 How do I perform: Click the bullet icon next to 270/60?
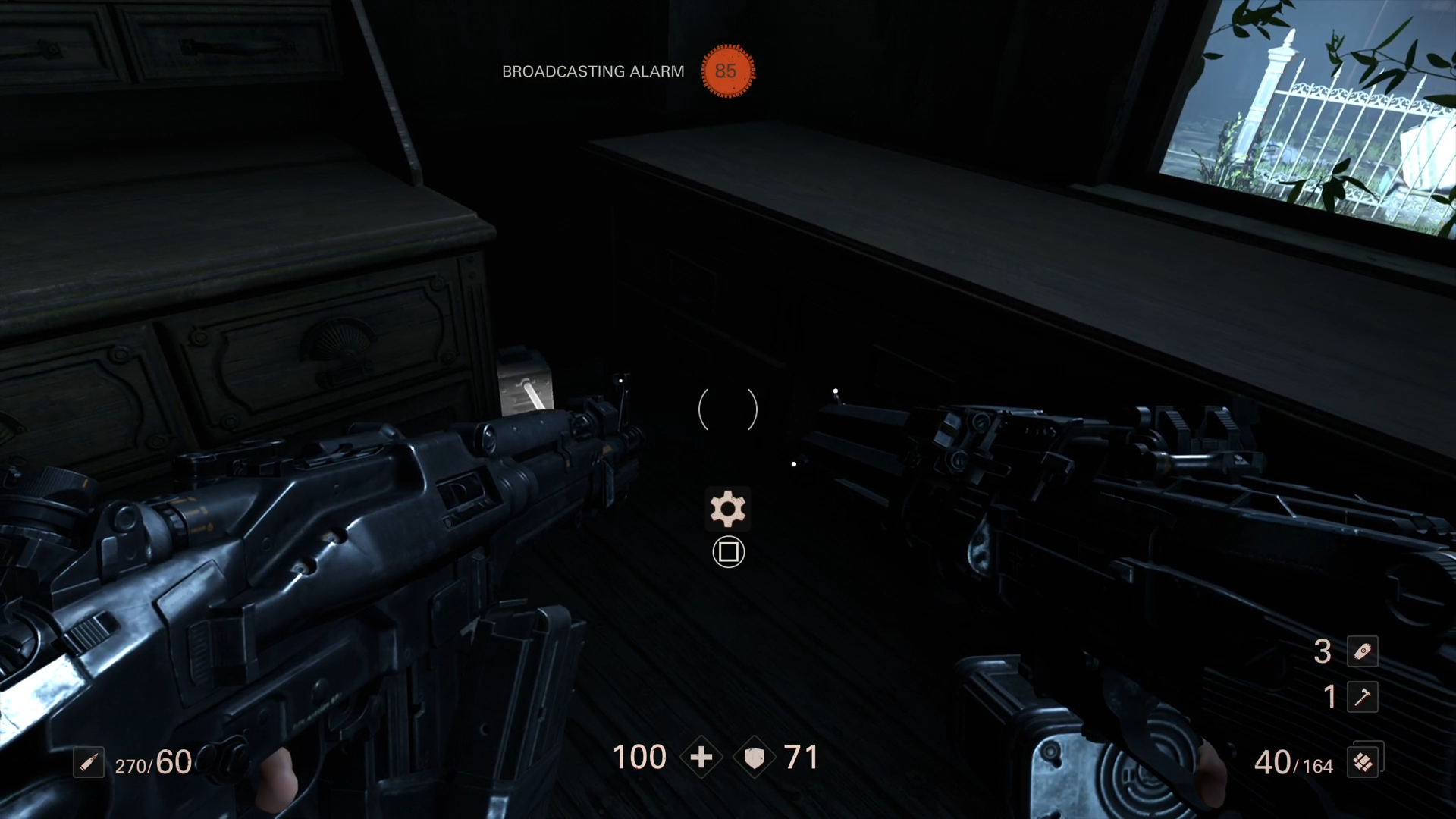[x=89, y=763]
